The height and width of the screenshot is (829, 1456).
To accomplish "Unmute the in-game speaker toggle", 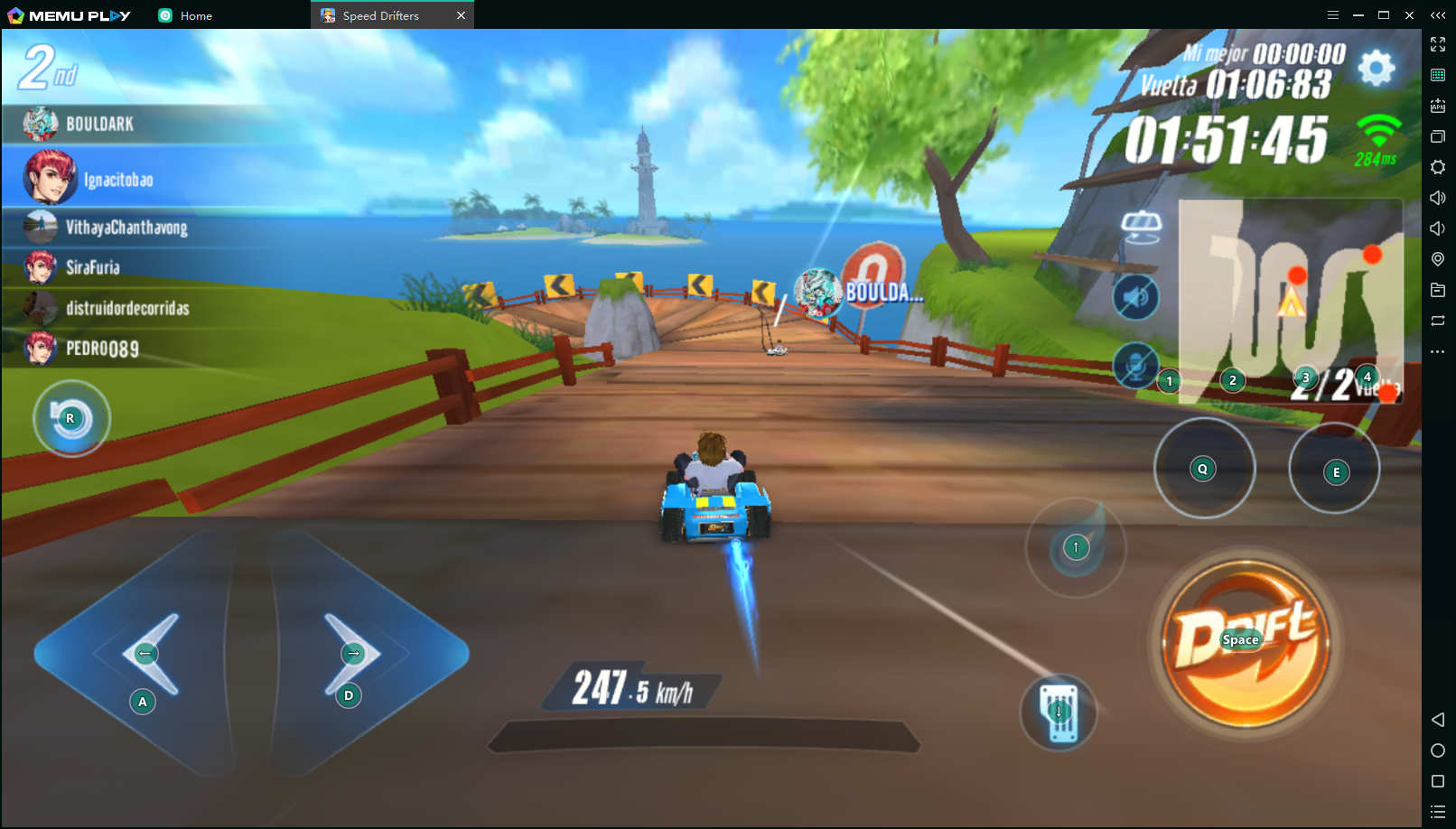I will click(1138, 298).
